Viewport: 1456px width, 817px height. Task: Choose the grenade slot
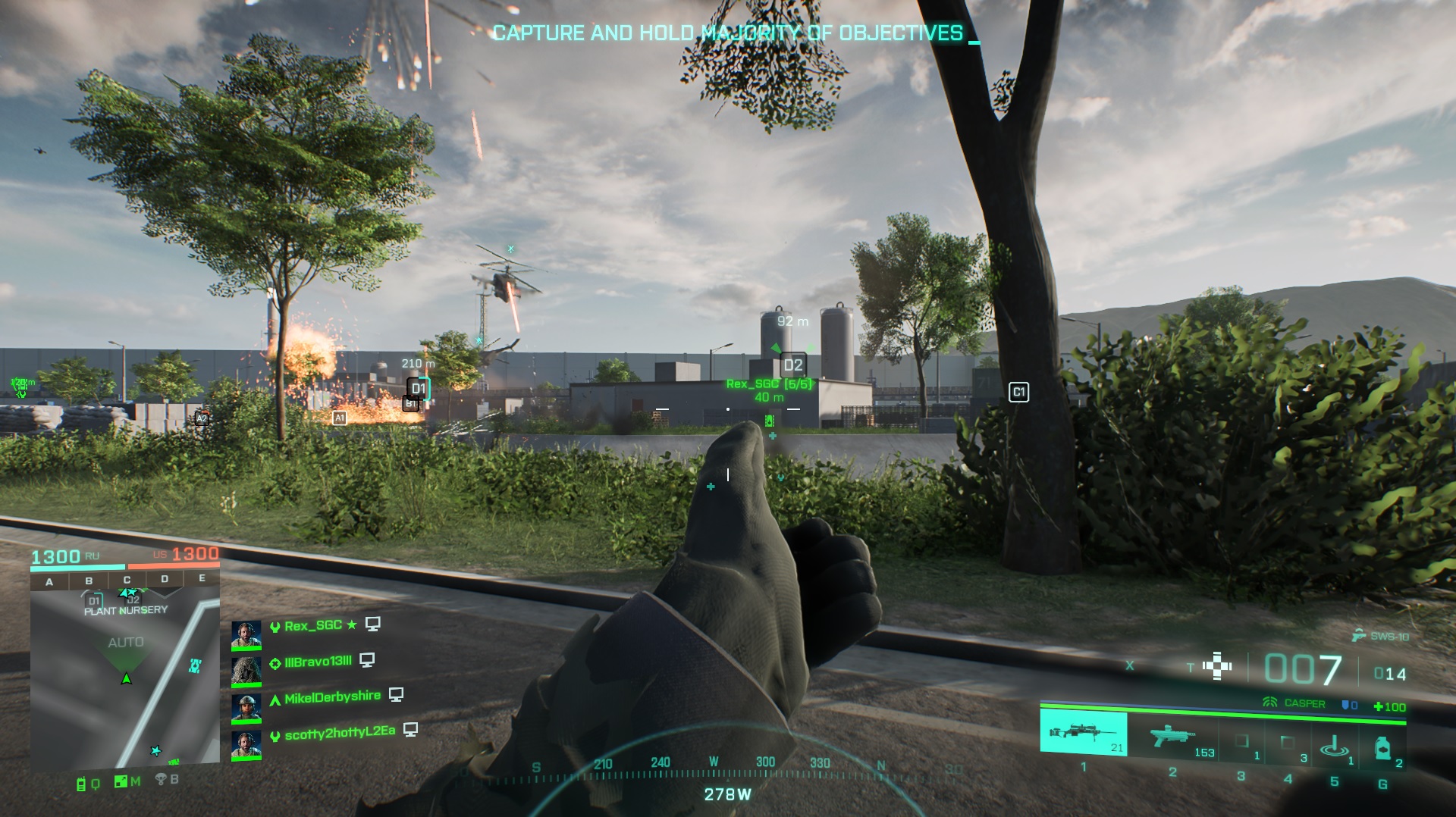tap(1382, 748)
